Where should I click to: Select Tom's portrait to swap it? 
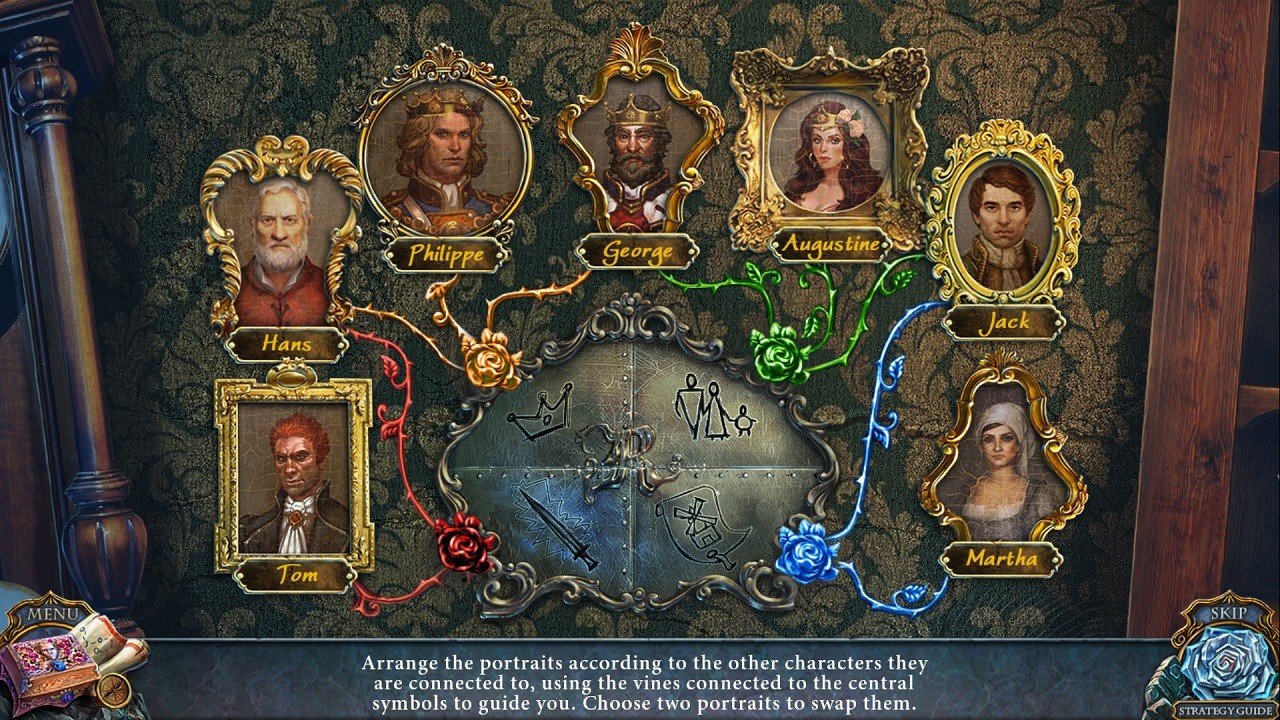295,480
